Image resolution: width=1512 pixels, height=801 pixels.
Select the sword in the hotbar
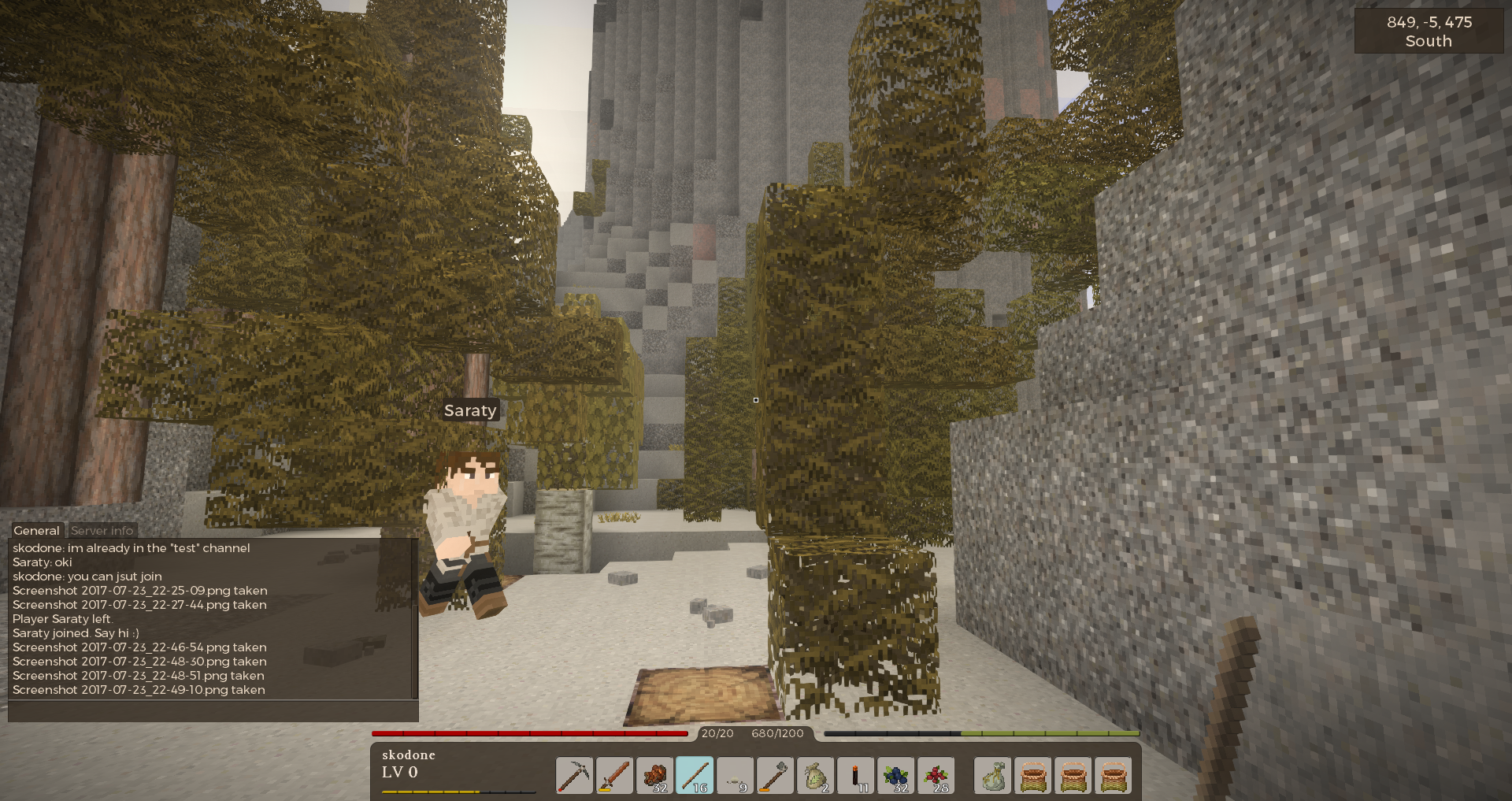(614, 776)
